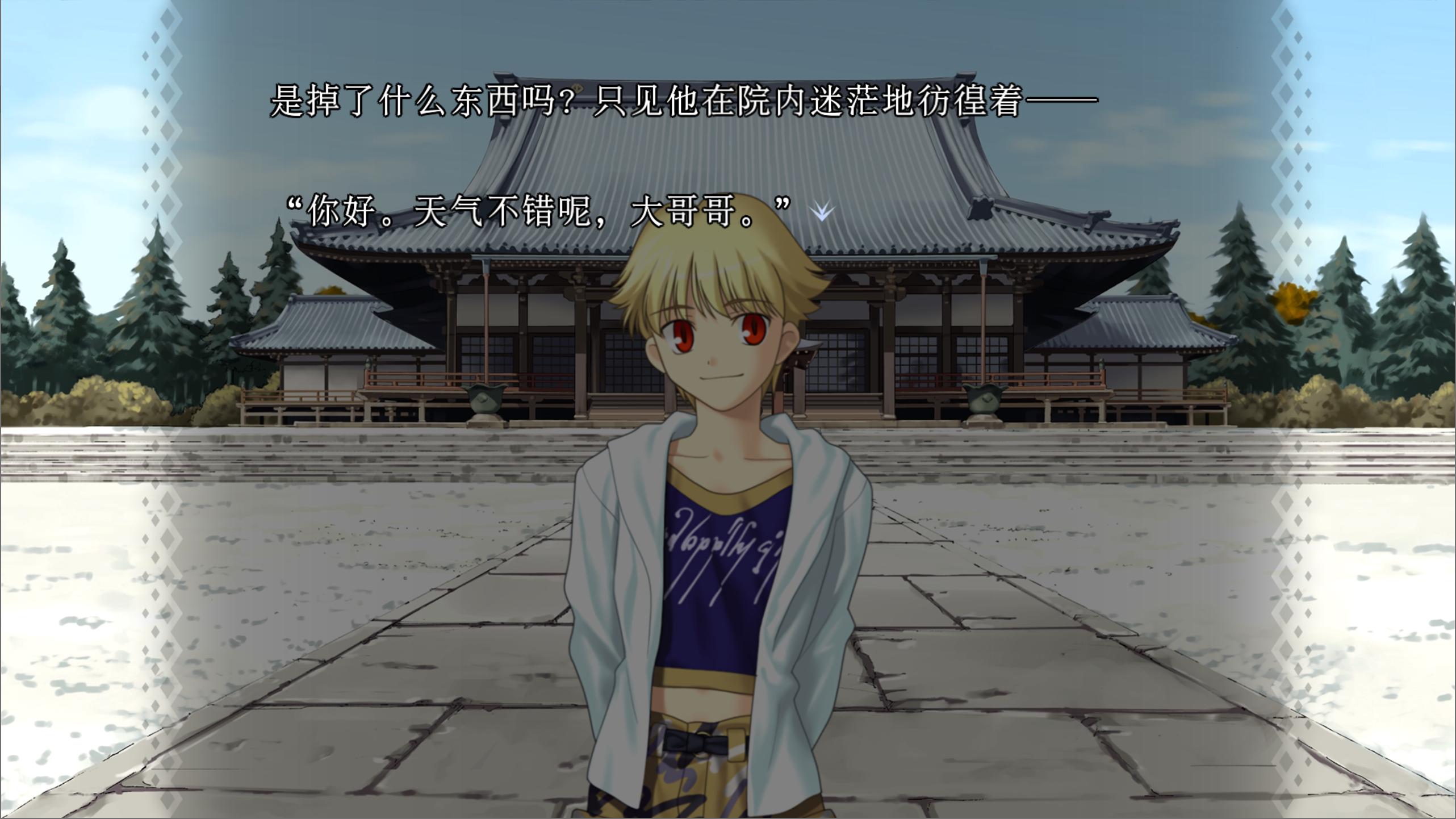This screenshot has width=1456, height=819.
Task: Click the dialogue continue arrow indicator
Action: 821,211
